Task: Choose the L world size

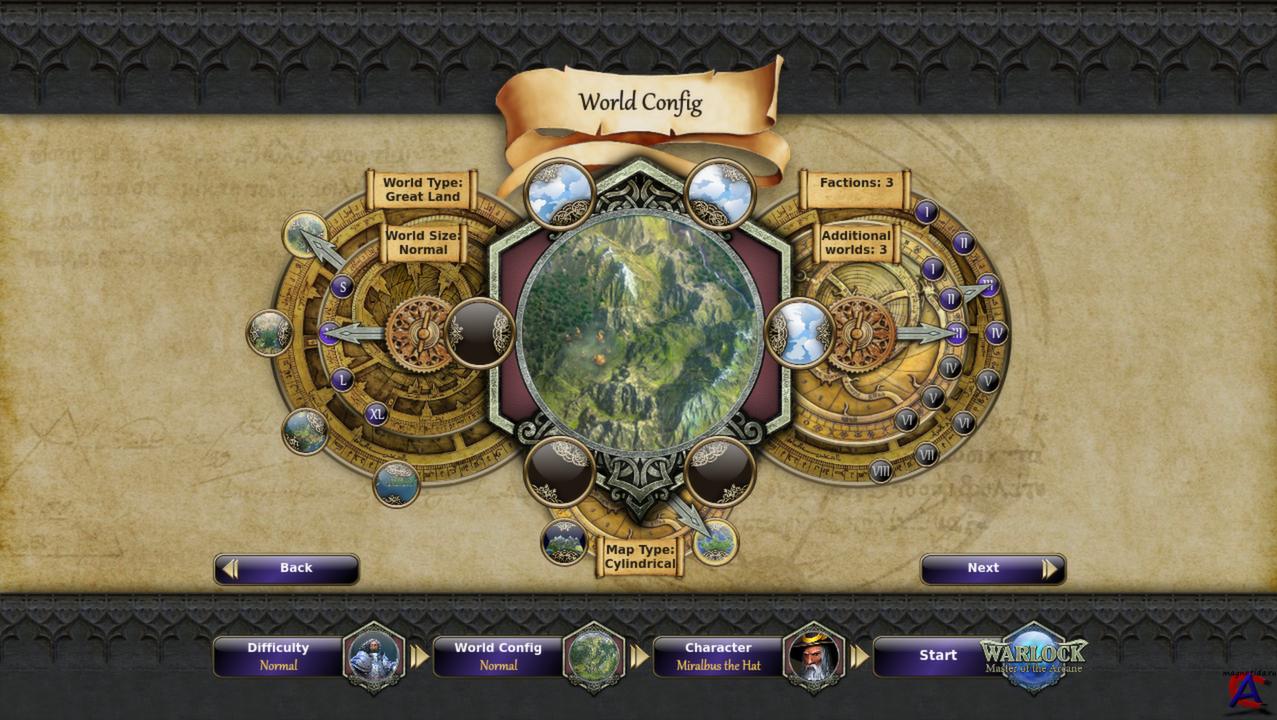Action: pos(343,380)
